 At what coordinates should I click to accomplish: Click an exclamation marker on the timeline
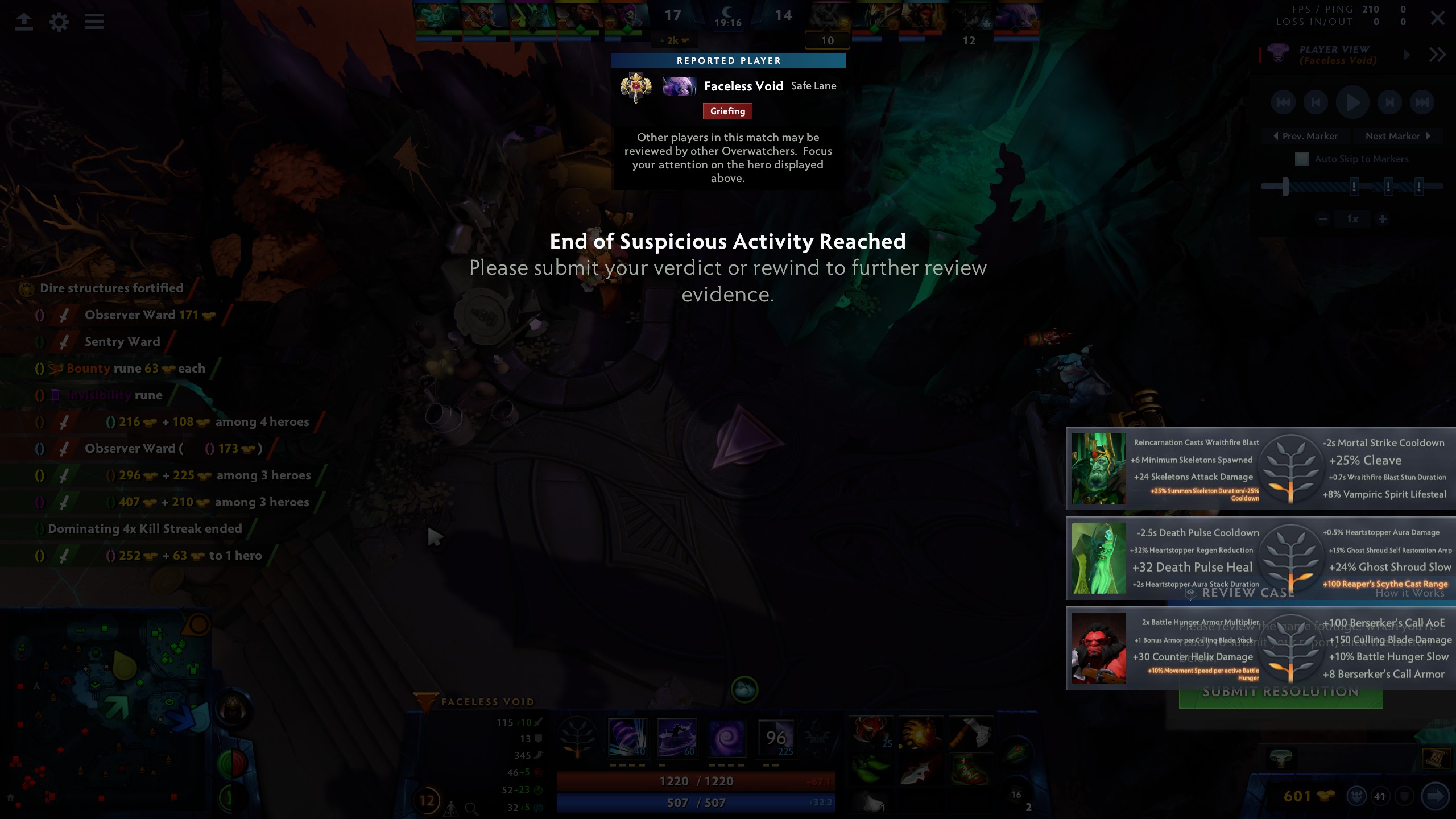(x=1355, y=186)
